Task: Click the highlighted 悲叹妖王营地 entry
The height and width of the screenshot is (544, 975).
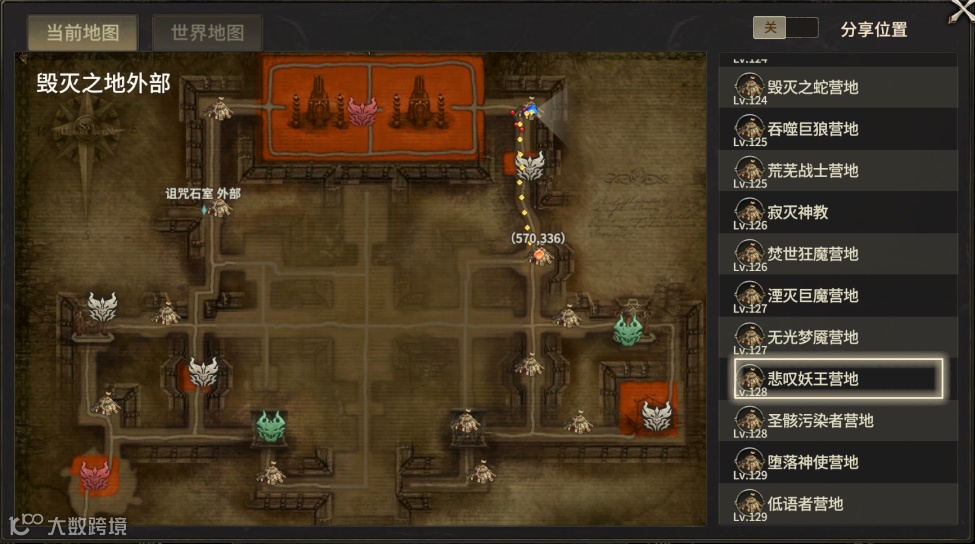Action: [x=838, y=379]
